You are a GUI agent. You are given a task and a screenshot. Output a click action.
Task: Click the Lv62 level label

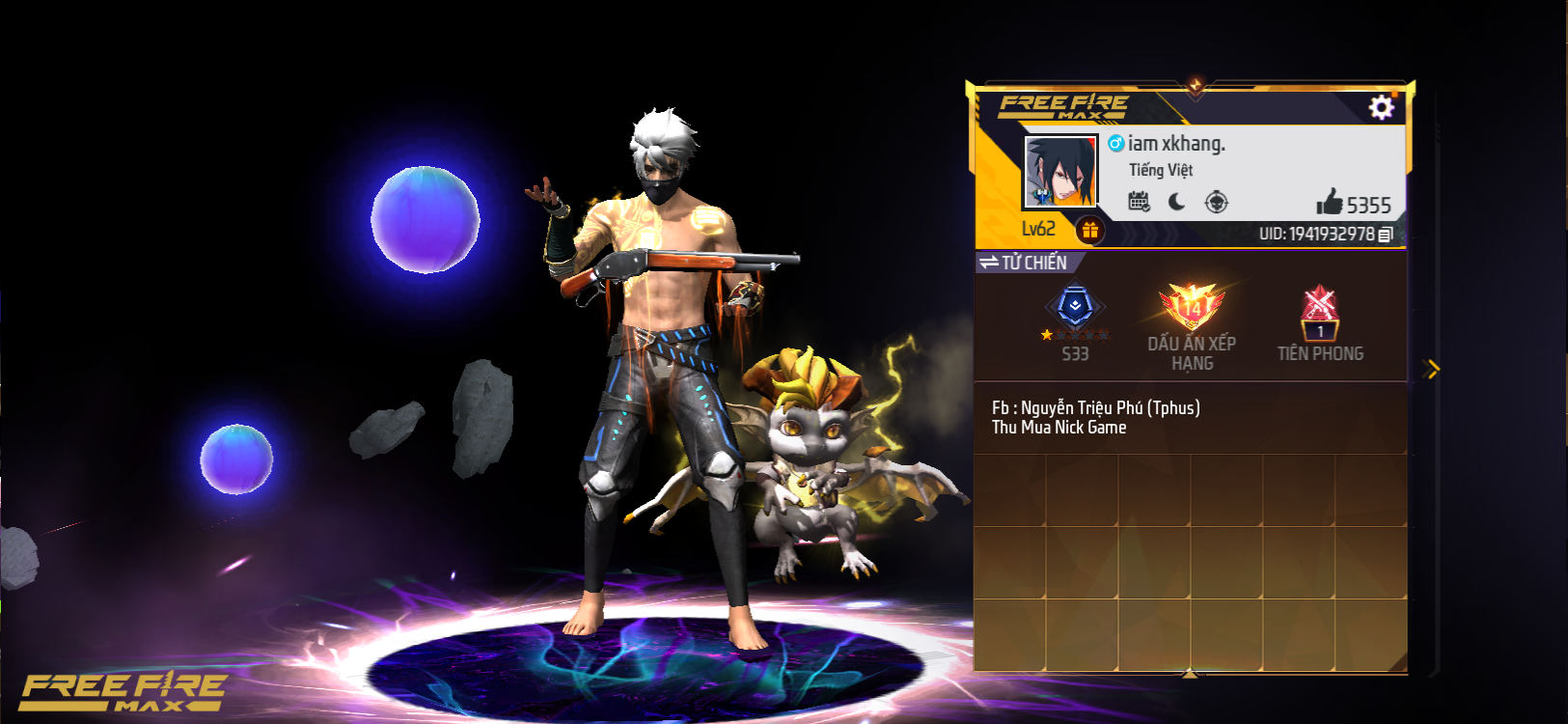1036,229
